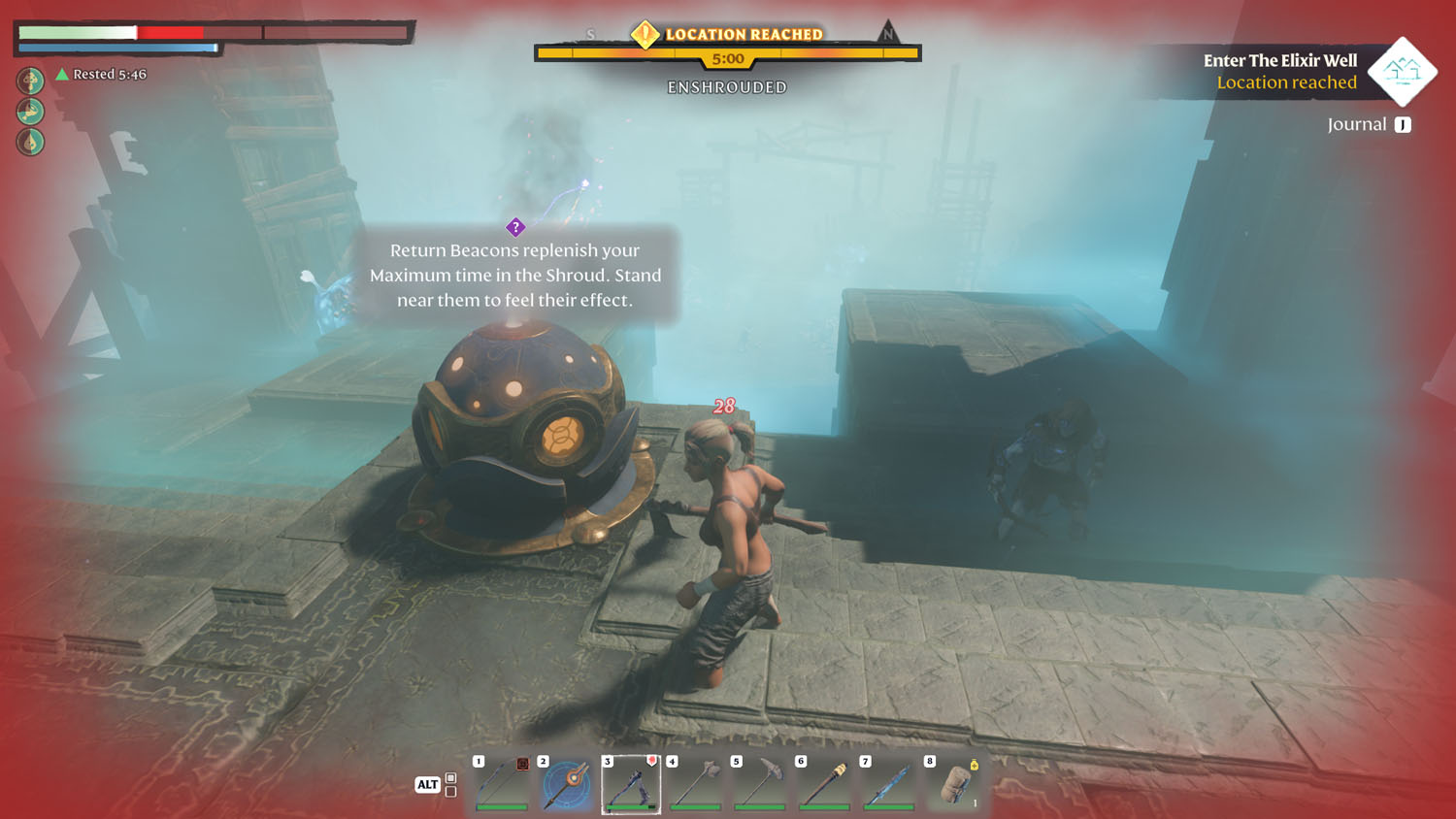Pick the blue wand in slot 7
The height and width of the screenshot is (819, 1456).
(889, 784)
